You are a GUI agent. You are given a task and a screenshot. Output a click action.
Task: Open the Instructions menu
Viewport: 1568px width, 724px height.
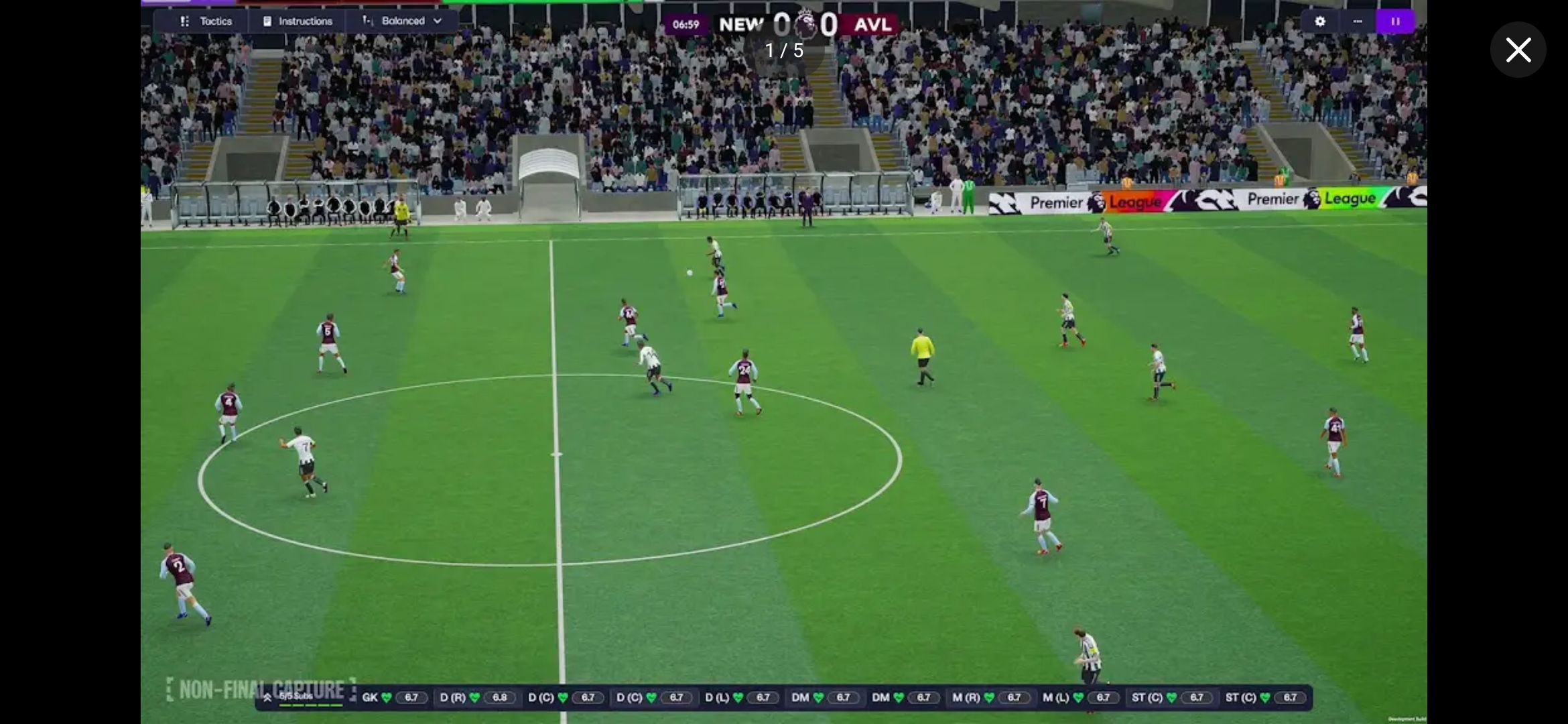pyautogui.click(x=298, y=21)
